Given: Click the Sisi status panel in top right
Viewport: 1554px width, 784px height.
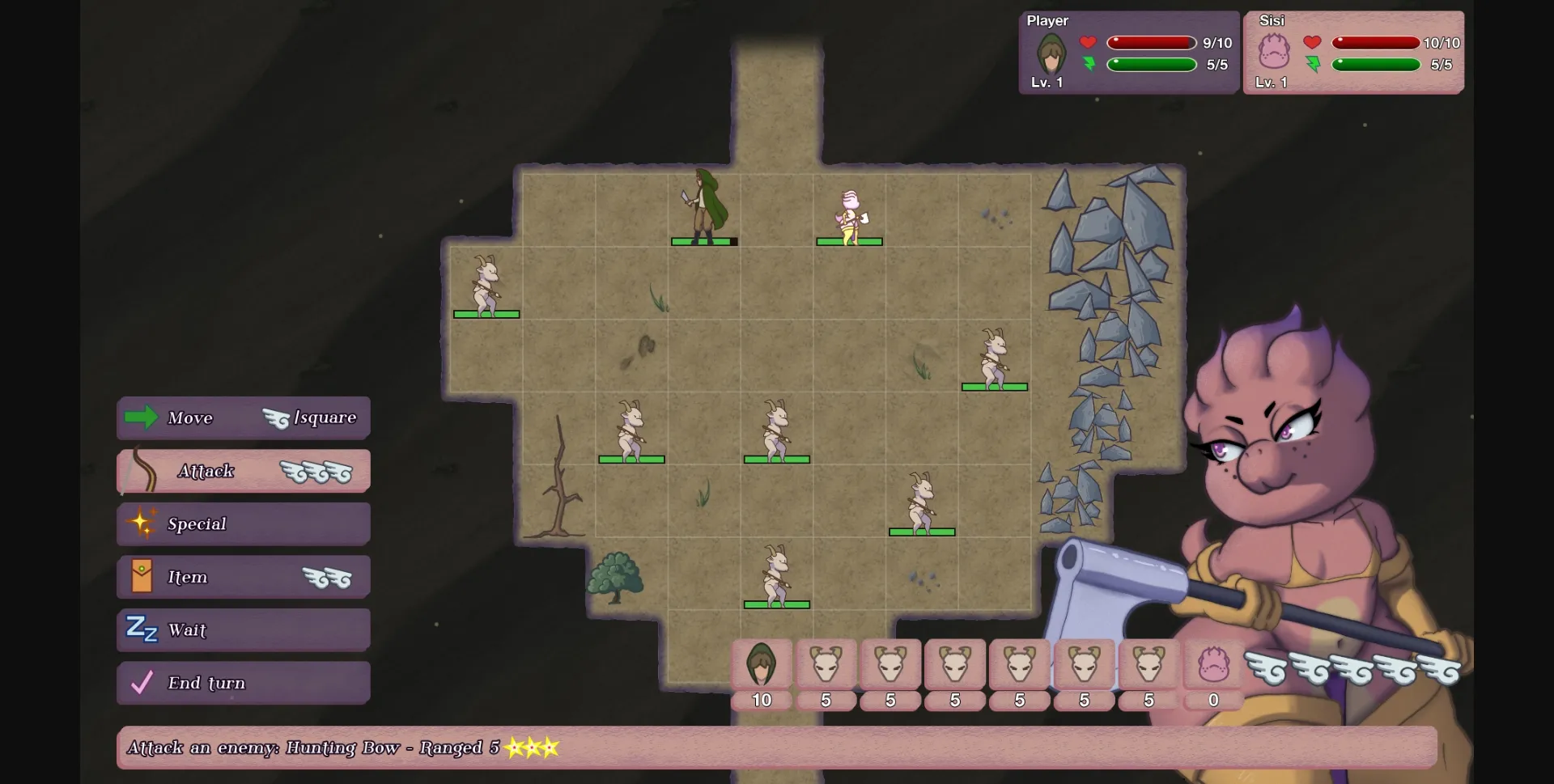Looking at the screenshot, I should pyautogui.click(x=1352, y=52).
